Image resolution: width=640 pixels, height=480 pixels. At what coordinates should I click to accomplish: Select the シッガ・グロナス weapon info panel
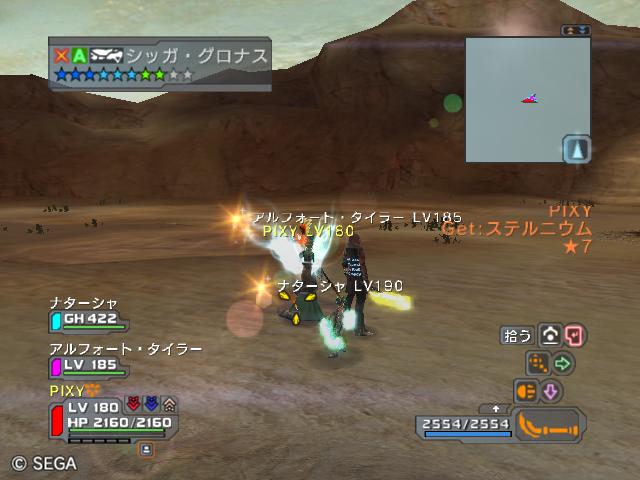point(160,64)
